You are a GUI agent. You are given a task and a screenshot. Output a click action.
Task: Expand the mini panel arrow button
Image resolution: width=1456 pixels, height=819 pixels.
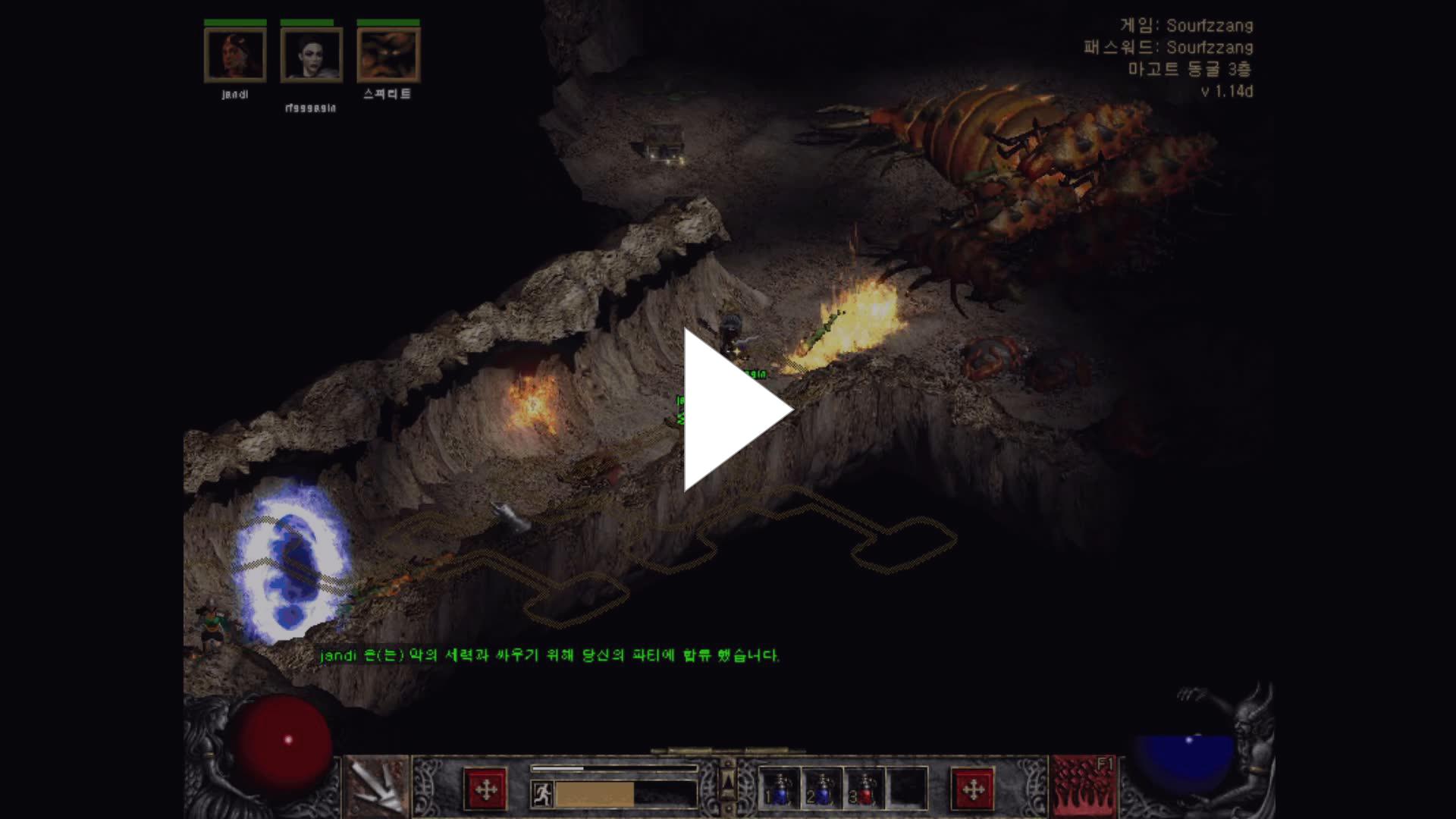[x=728, y=782]
